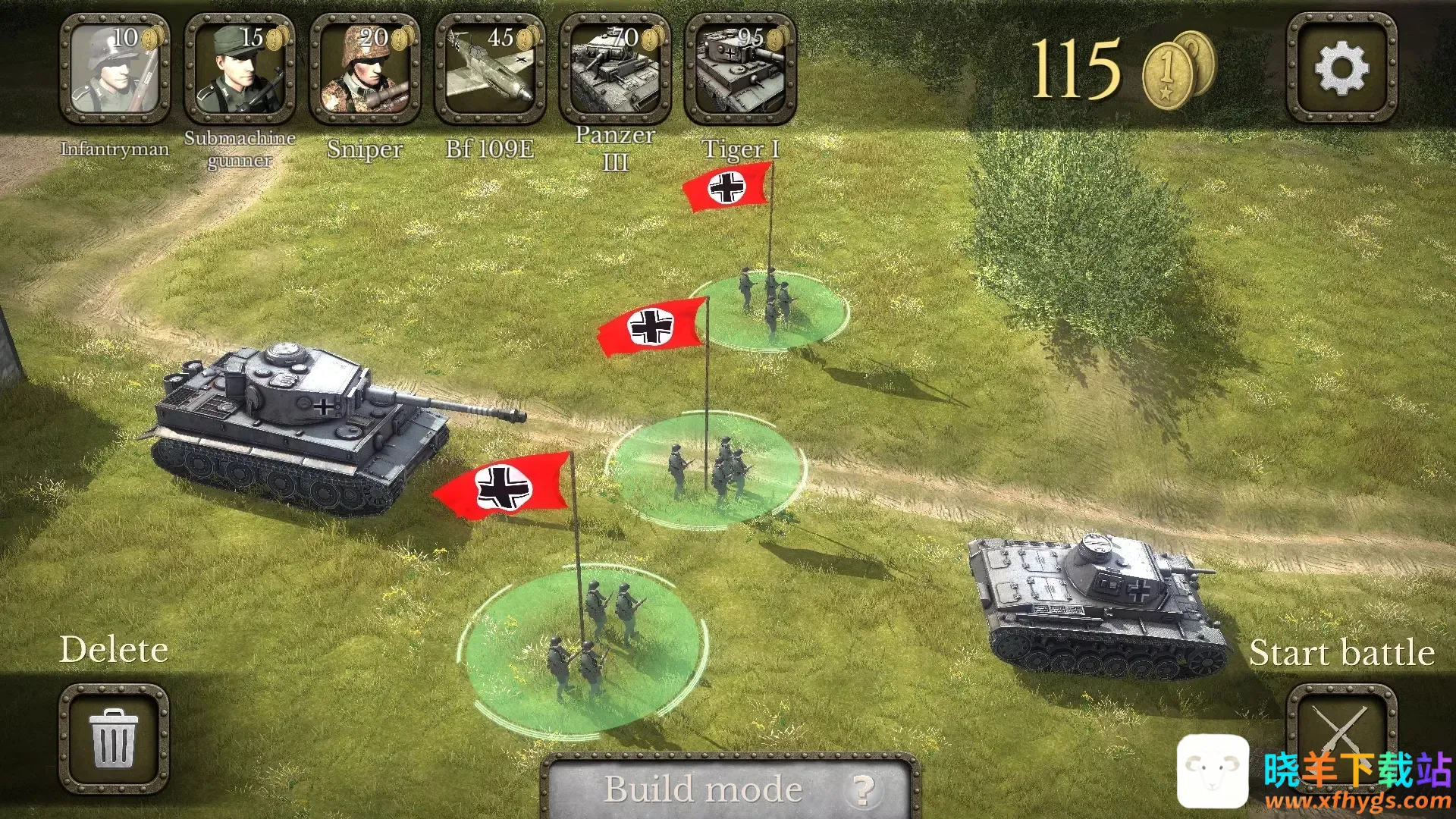Select the Tiger I tank card
This screenshot has height=819, width=1456.
point(739,70)
